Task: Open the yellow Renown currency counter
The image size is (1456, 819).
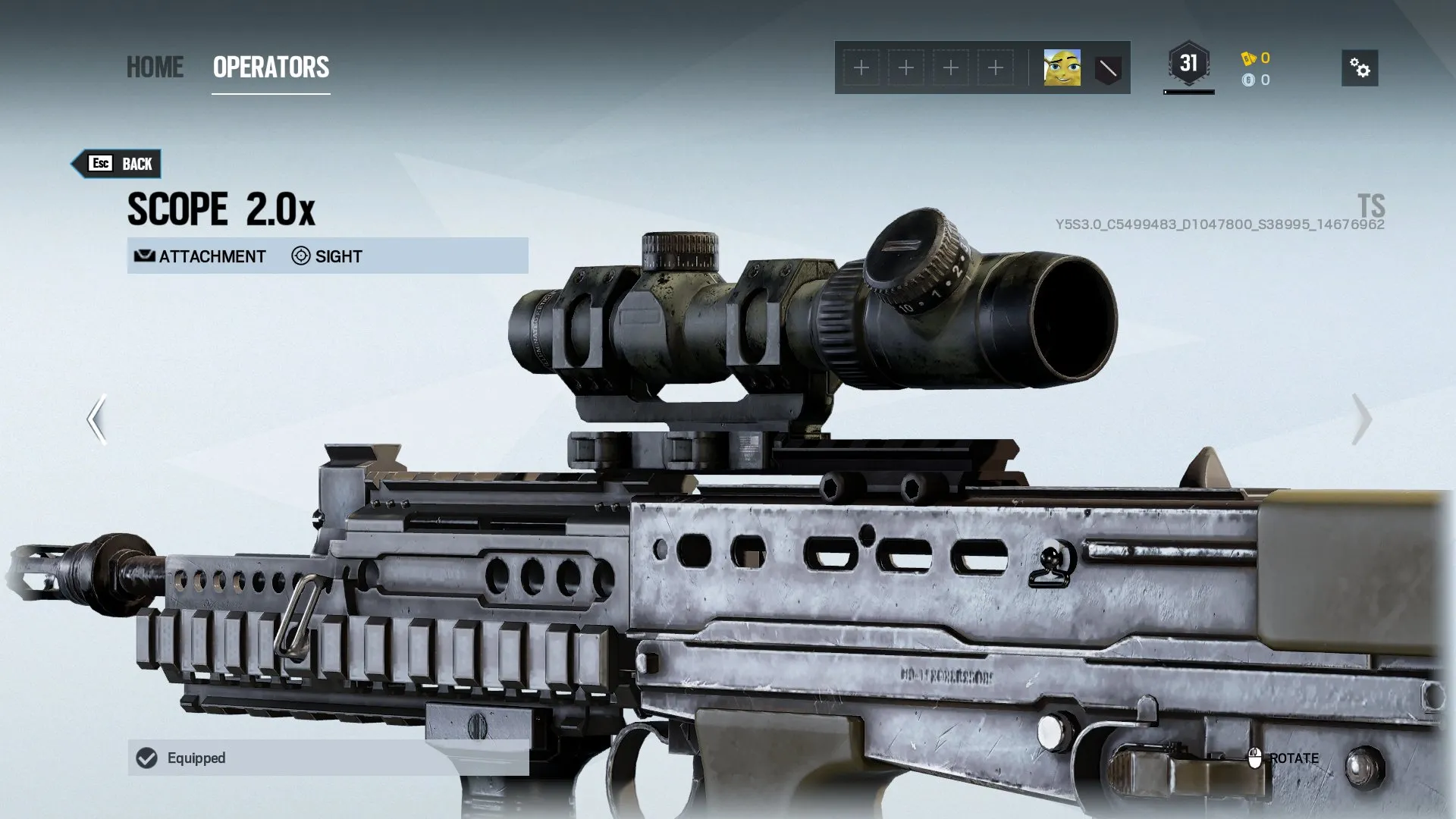Action: 1256,58
